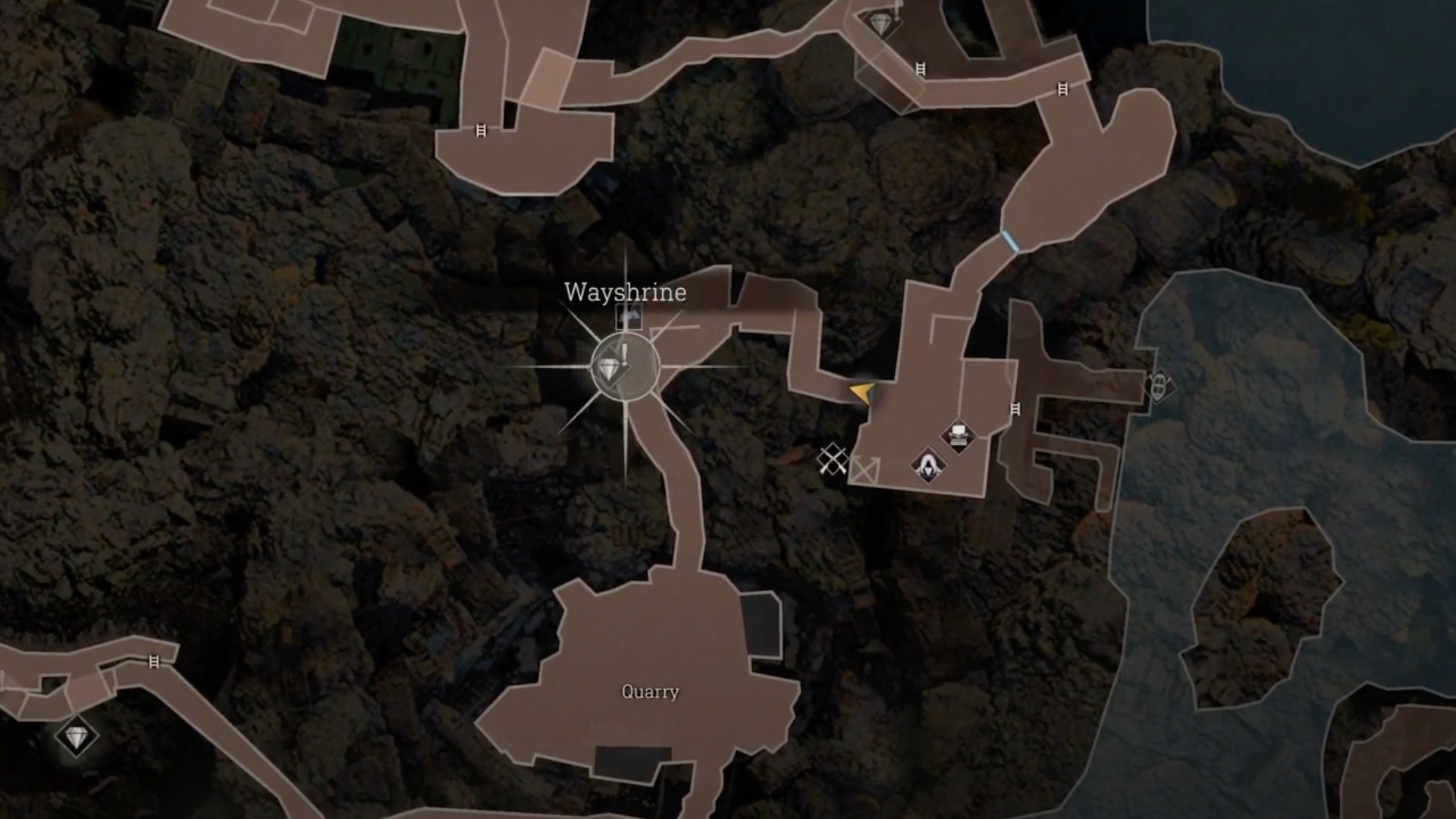
Task: Click the Quarry label
Action: click(651, 692)
